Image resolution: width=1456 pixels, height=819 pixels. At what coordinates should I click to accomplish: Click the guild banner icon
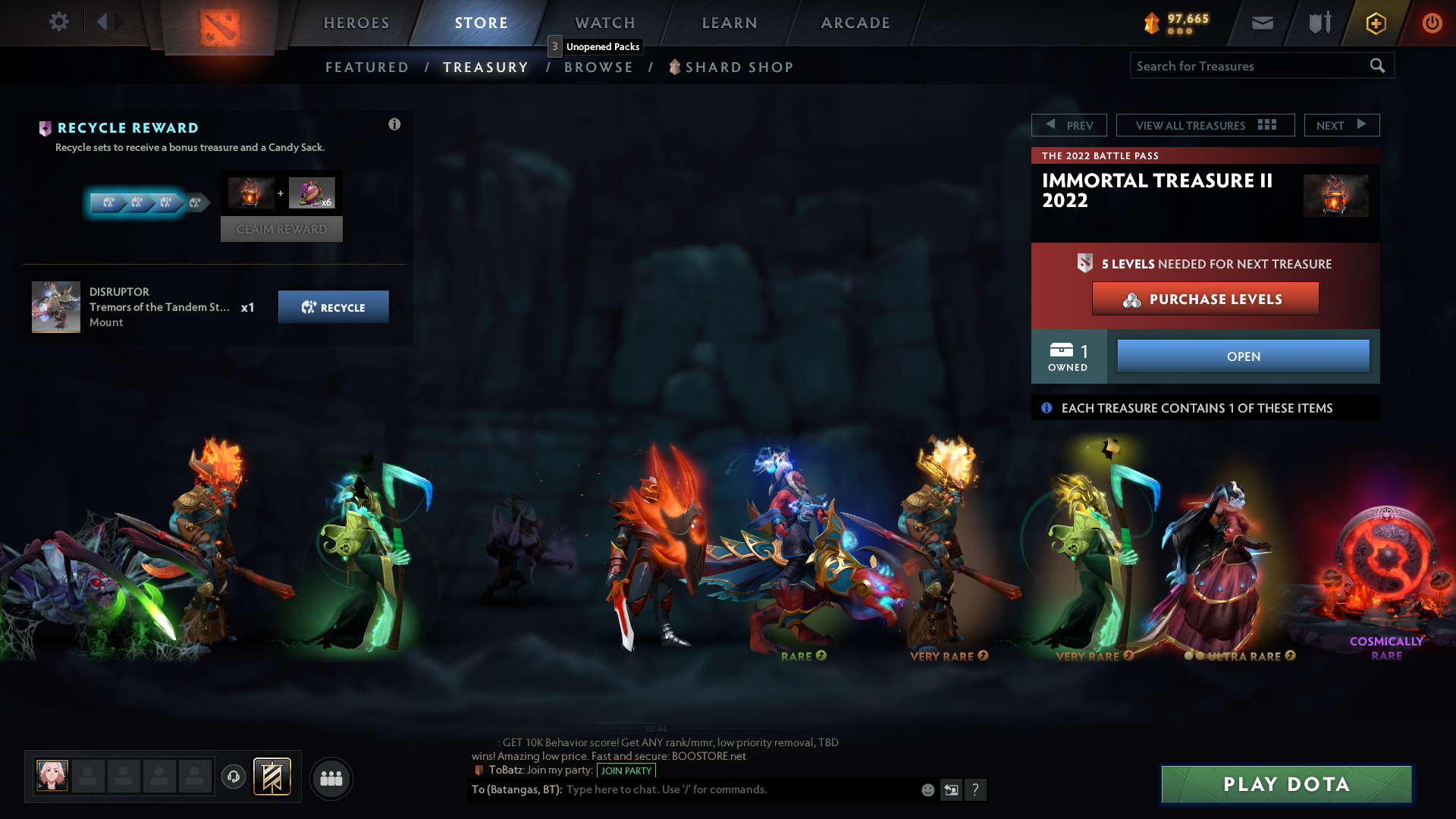tap(272, 777)
